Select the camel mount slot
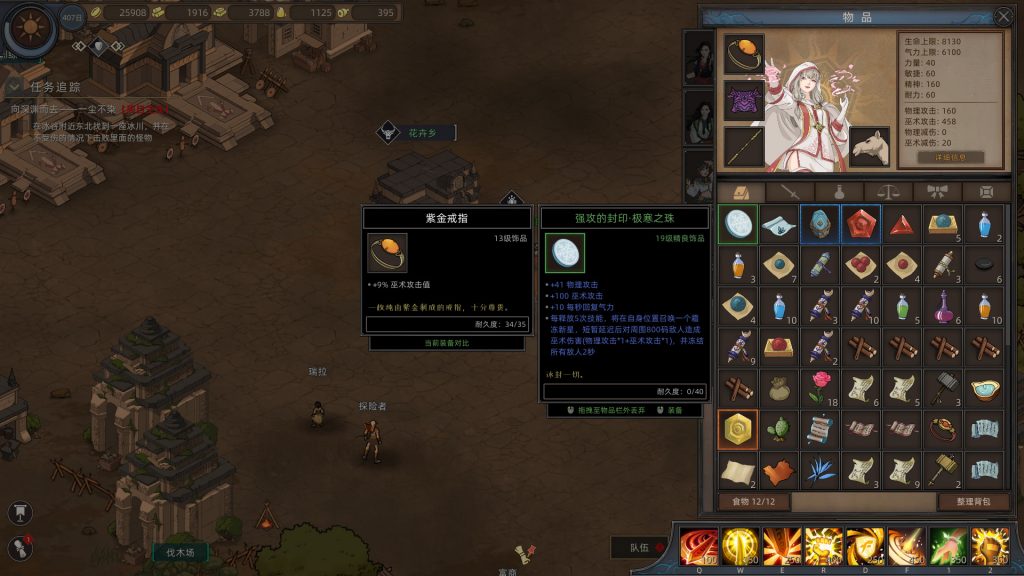This screenshot has height=576, width=1024. coord(870,146)
